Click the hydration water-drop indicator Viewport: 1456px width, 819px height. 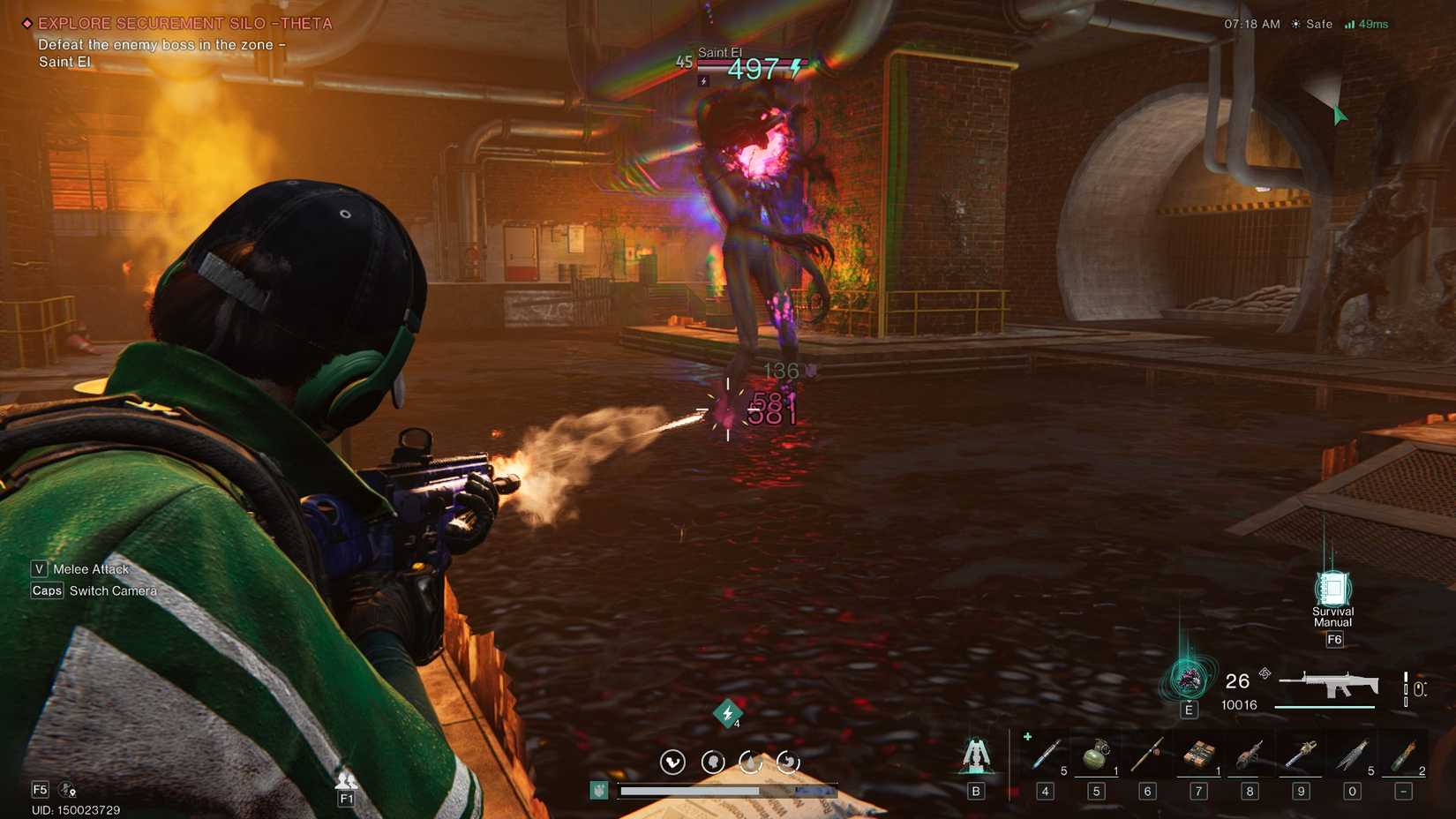pos(751,763)
